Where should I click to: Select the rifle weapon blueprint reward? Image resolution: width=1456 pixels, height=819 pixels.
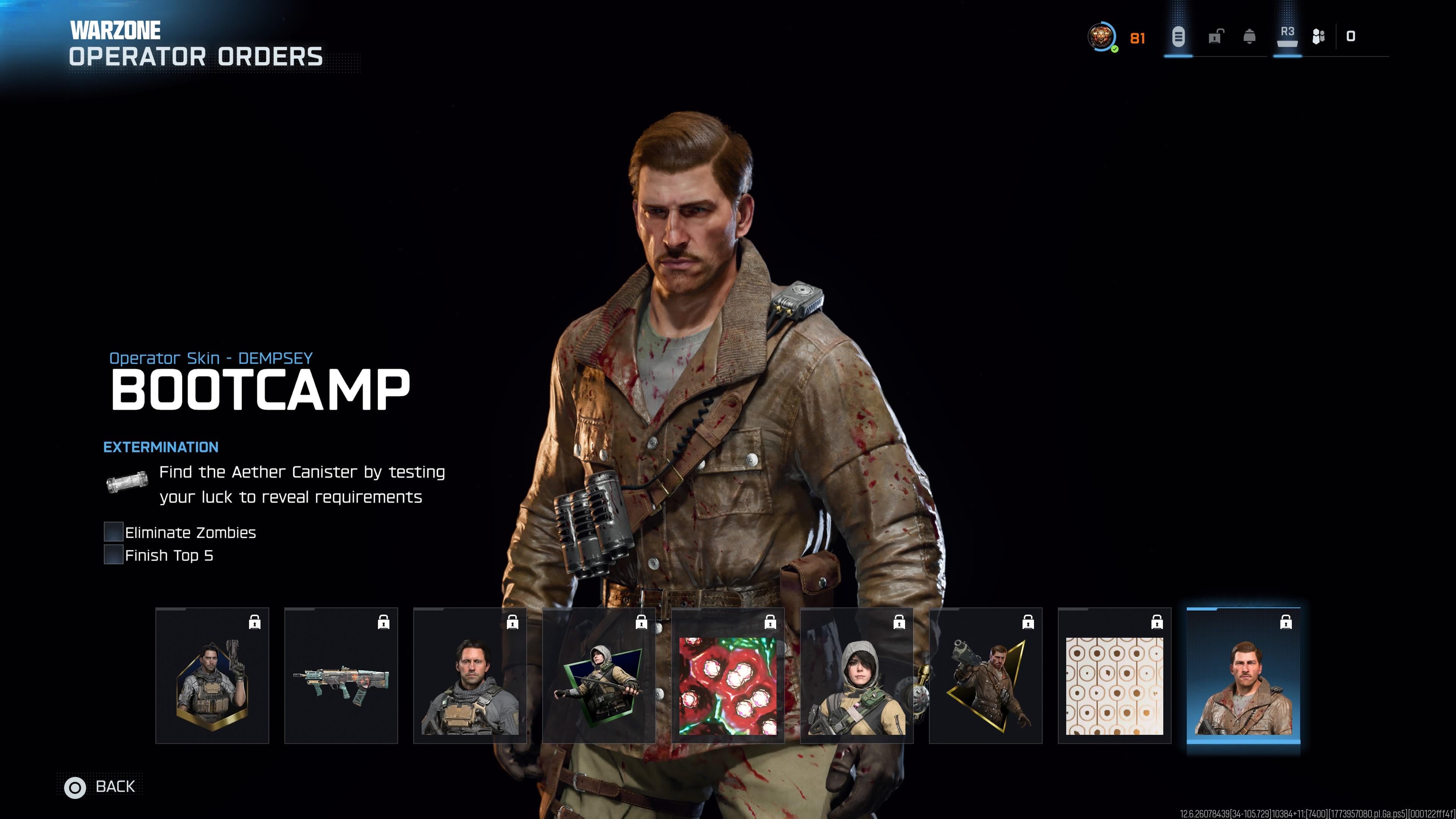(x=341, y=675)
